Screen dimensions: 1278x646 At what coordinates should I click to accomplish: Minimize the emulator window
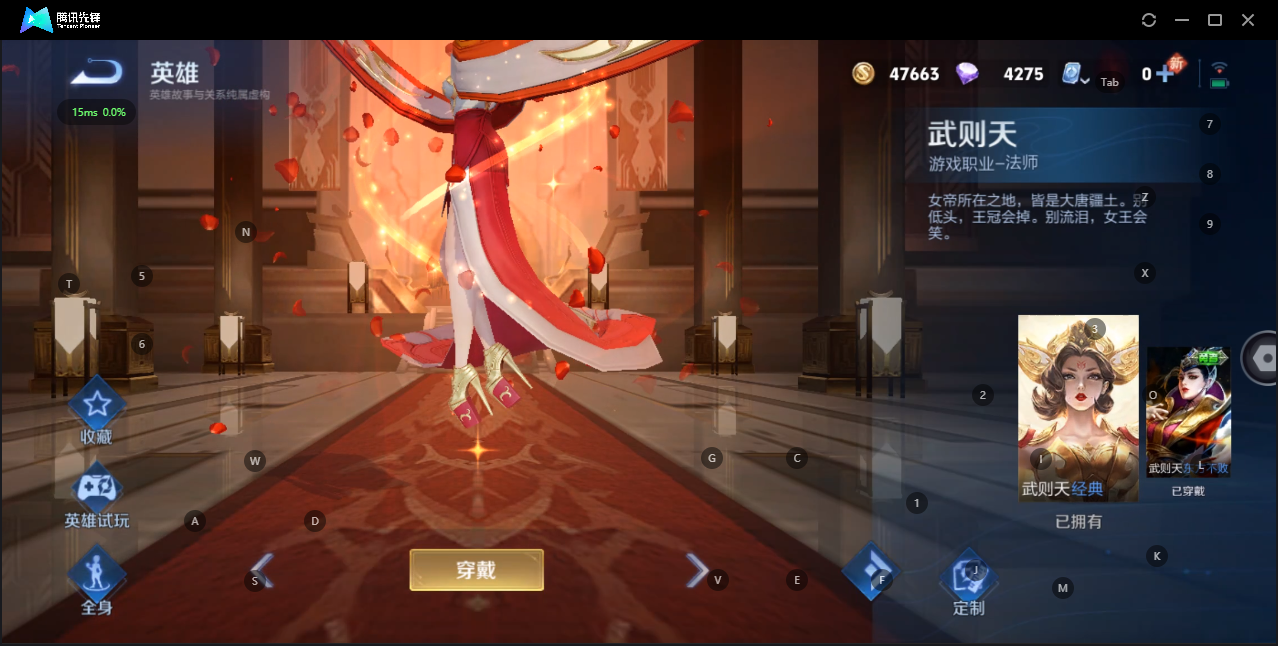pyautogui.click(x=1182, y=20)
